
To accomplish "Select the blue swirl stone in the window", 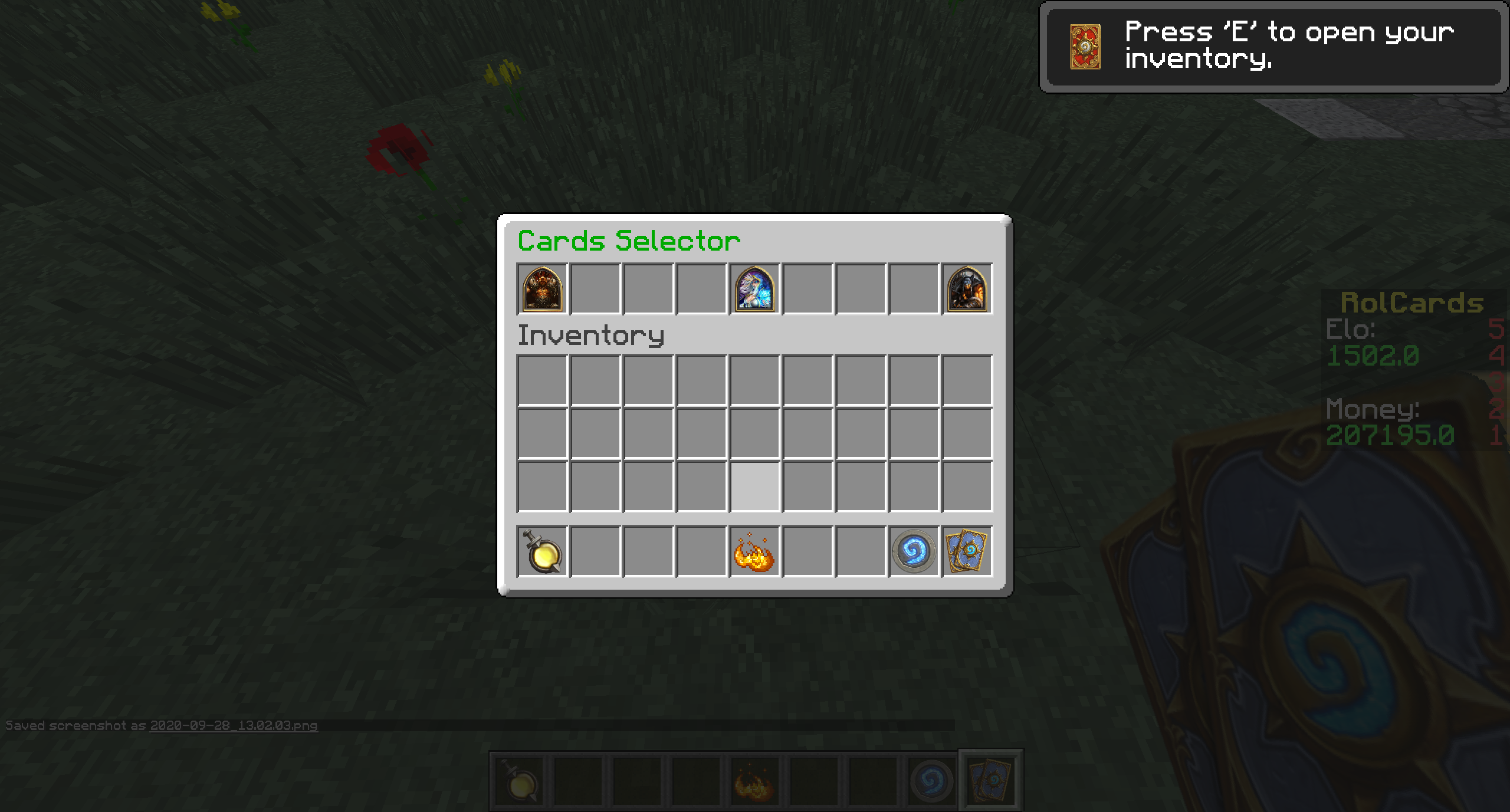I will tap(914, 551).
